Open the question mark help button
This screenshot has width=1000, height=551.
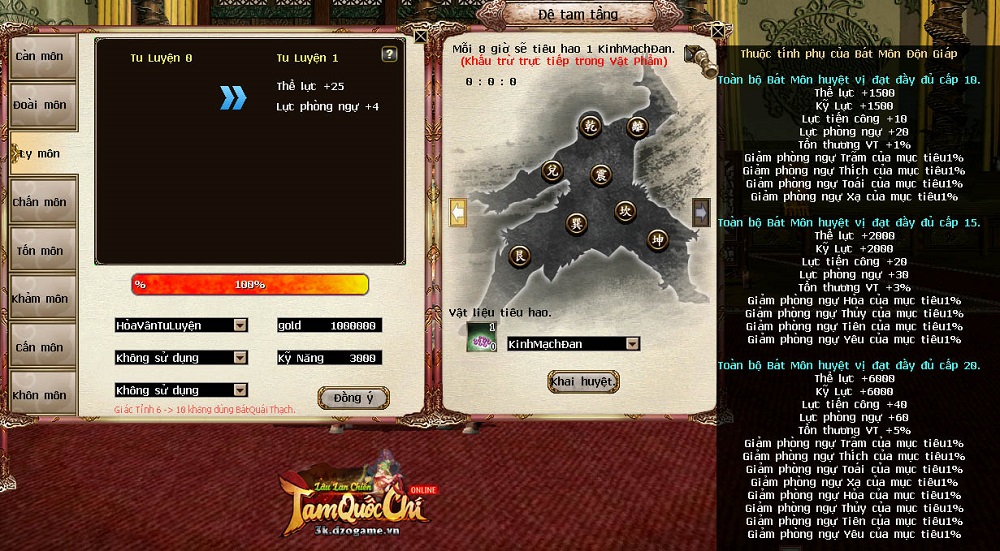pyautogui.click(x=390, y=55)
